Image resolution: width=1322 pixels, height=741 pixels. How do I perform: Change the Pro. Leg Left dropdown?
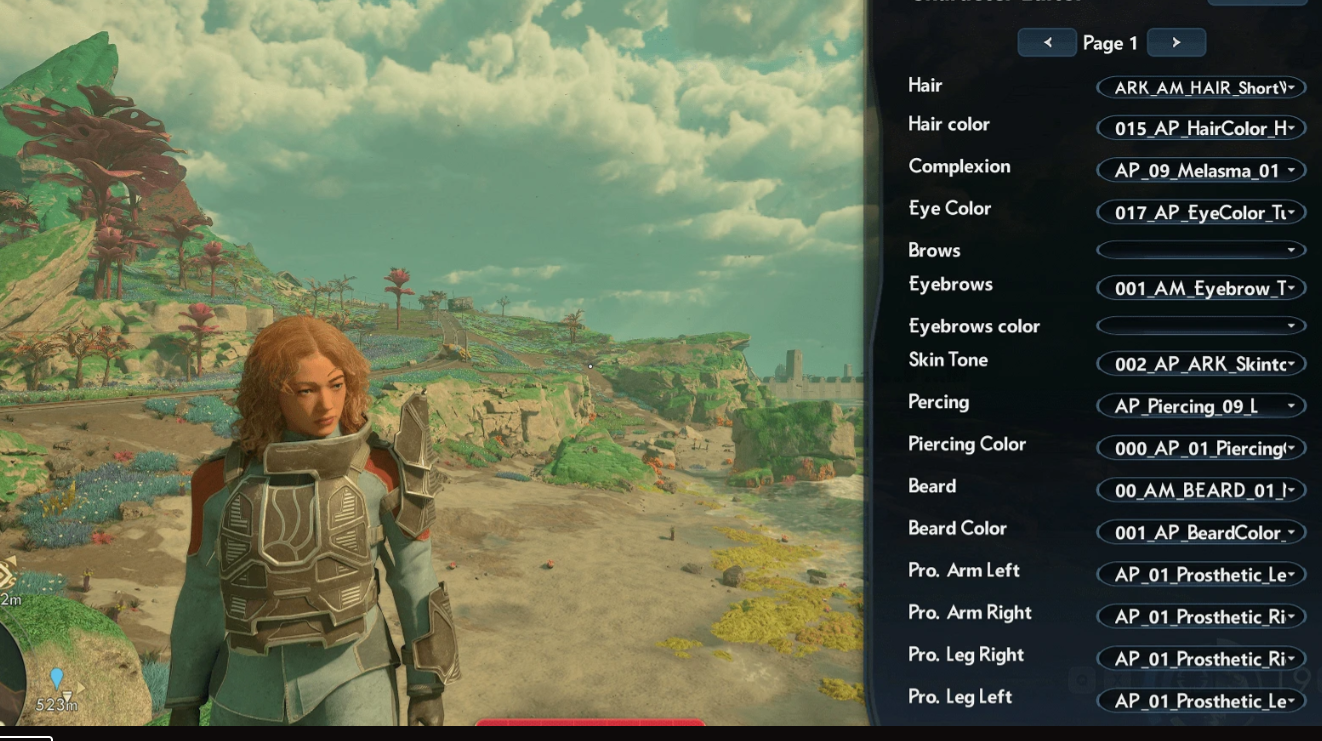pyautogui.click(x=1201, y=701)
